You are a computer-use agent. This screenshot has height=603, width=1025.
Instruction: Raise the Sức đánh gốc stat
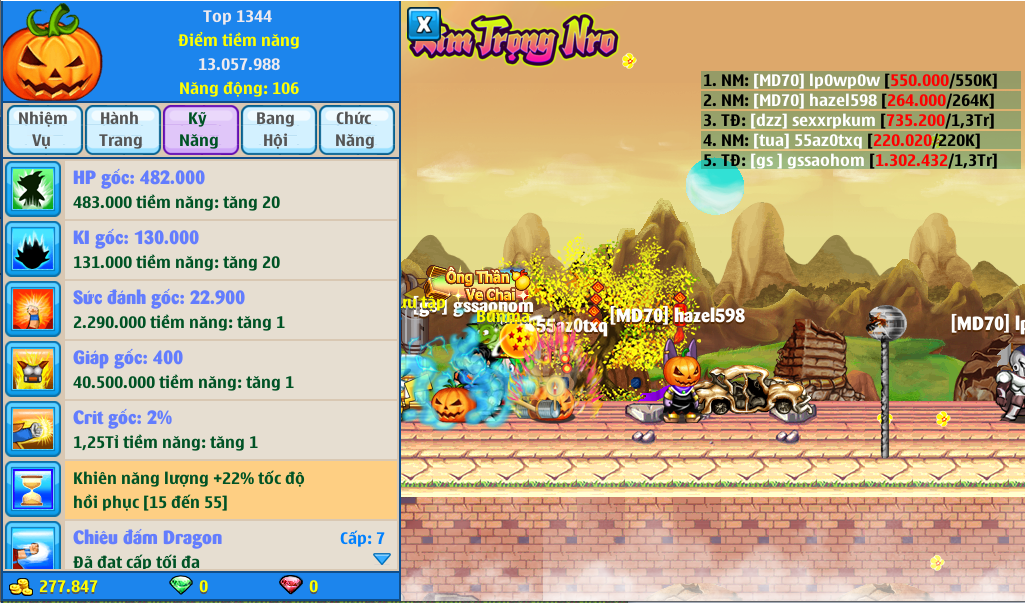tap(200, 310)
